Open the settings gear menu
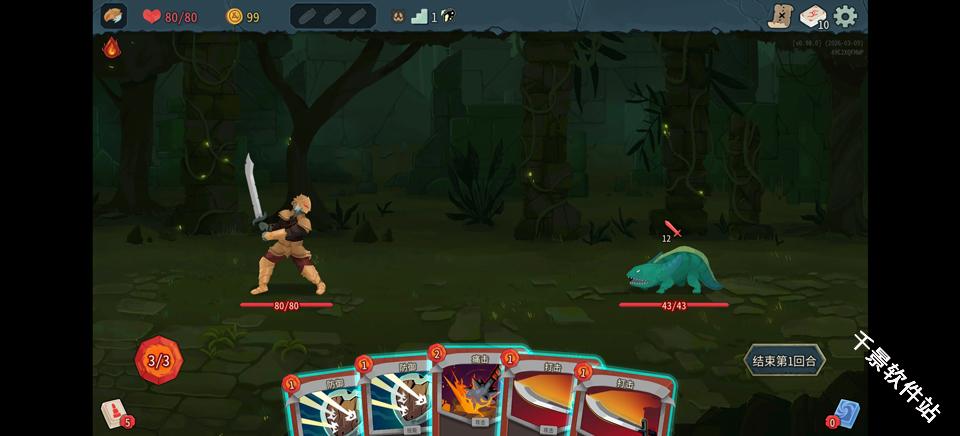Viewport: 960px width, 436px height. 846,16
